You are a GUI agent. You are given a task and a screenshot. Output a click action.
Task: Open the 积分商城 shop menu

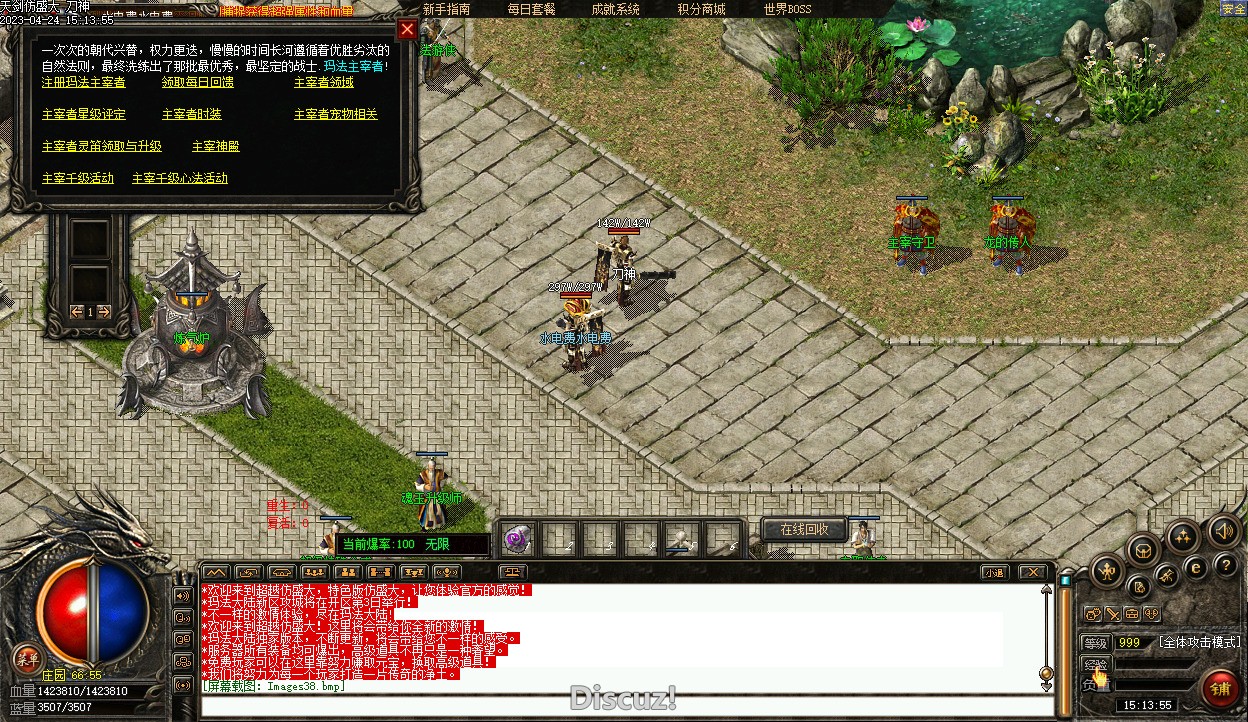[701, 9]
